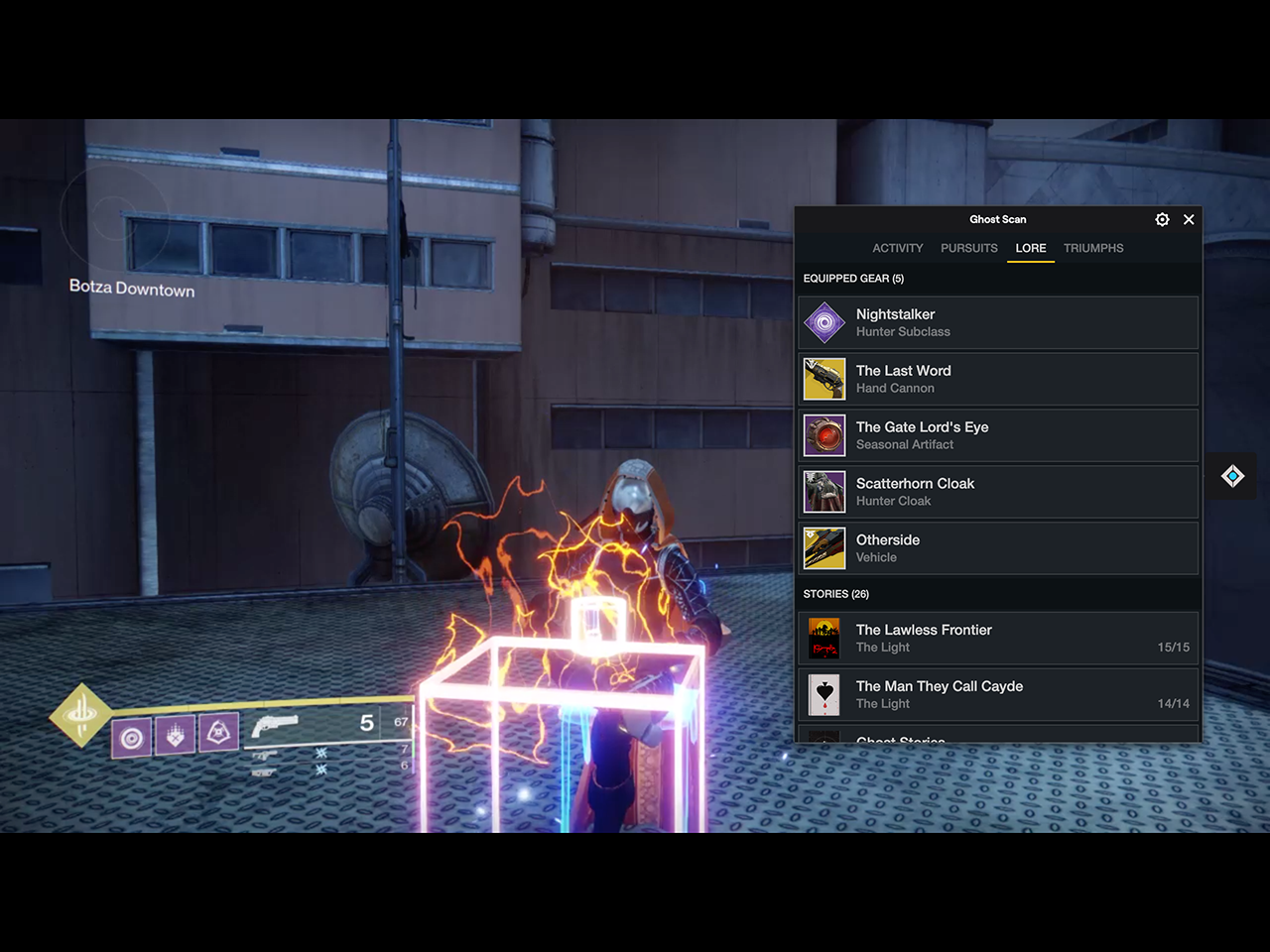Viewport: 1270px width, 952px height.
Task: Select the Nightstalker subclass entry
Action: pyautogui.click(x=998, y=322)
